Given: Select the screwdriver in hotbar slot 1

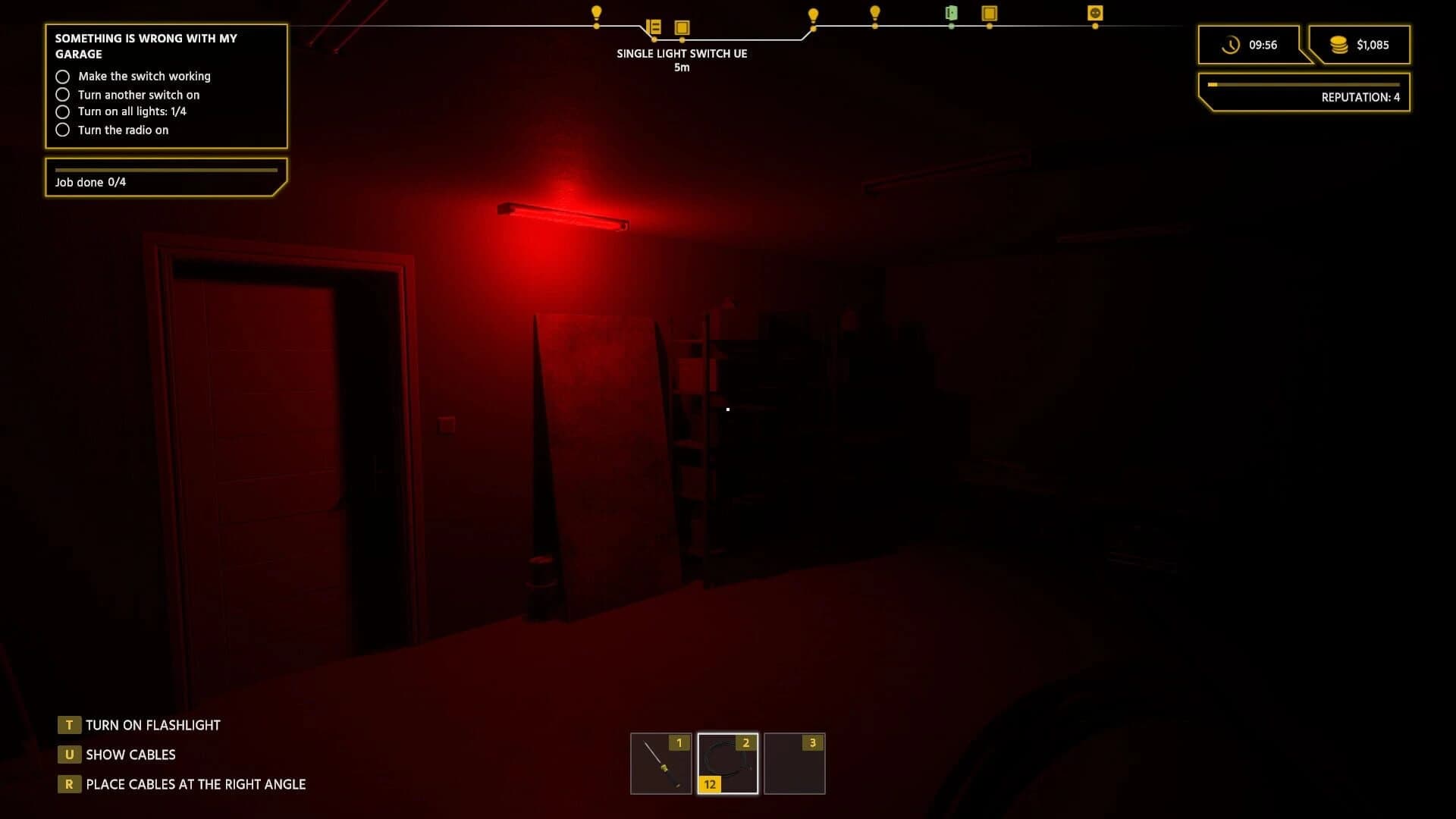Looking at the screenshot, I should coord(659,763).
